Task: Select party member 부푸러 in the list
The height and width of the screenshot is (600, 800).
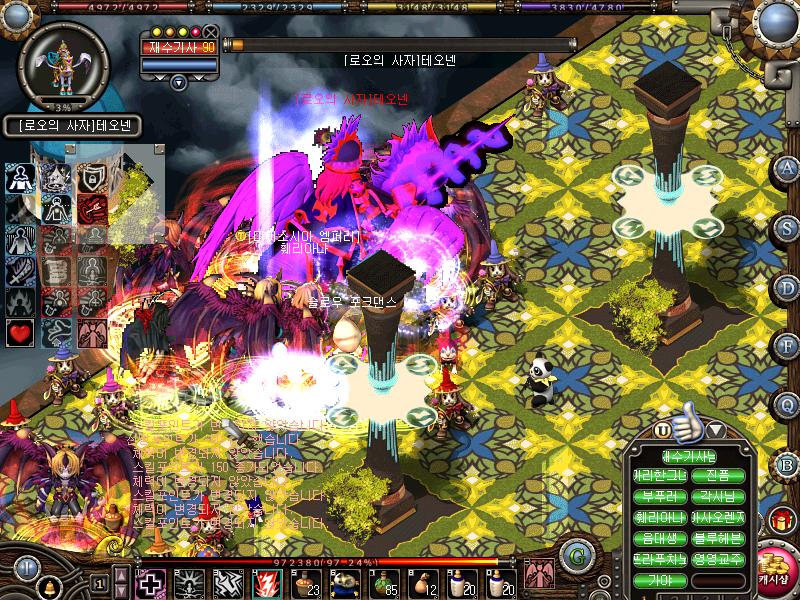Action: (x=660, y=497)
